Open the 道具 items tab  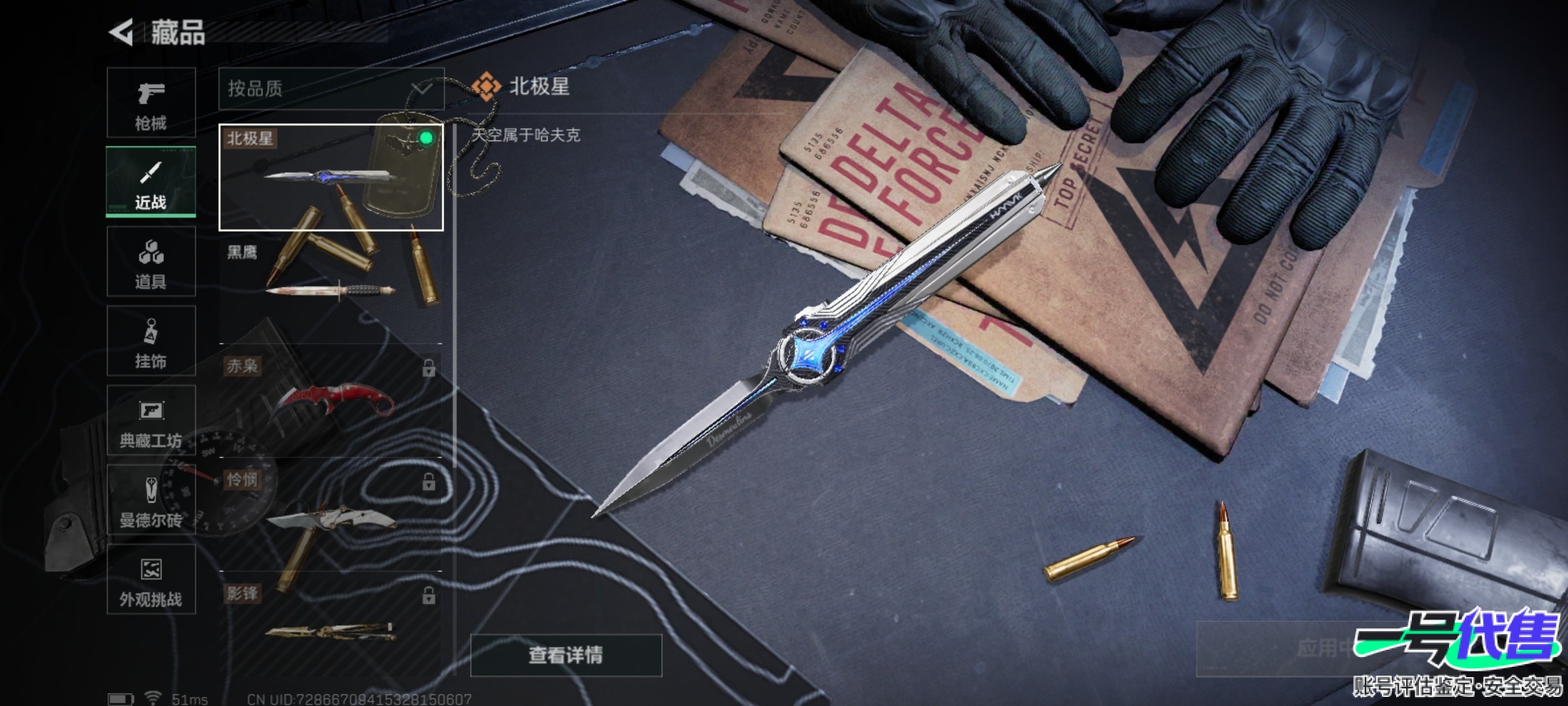click(151, 261)
